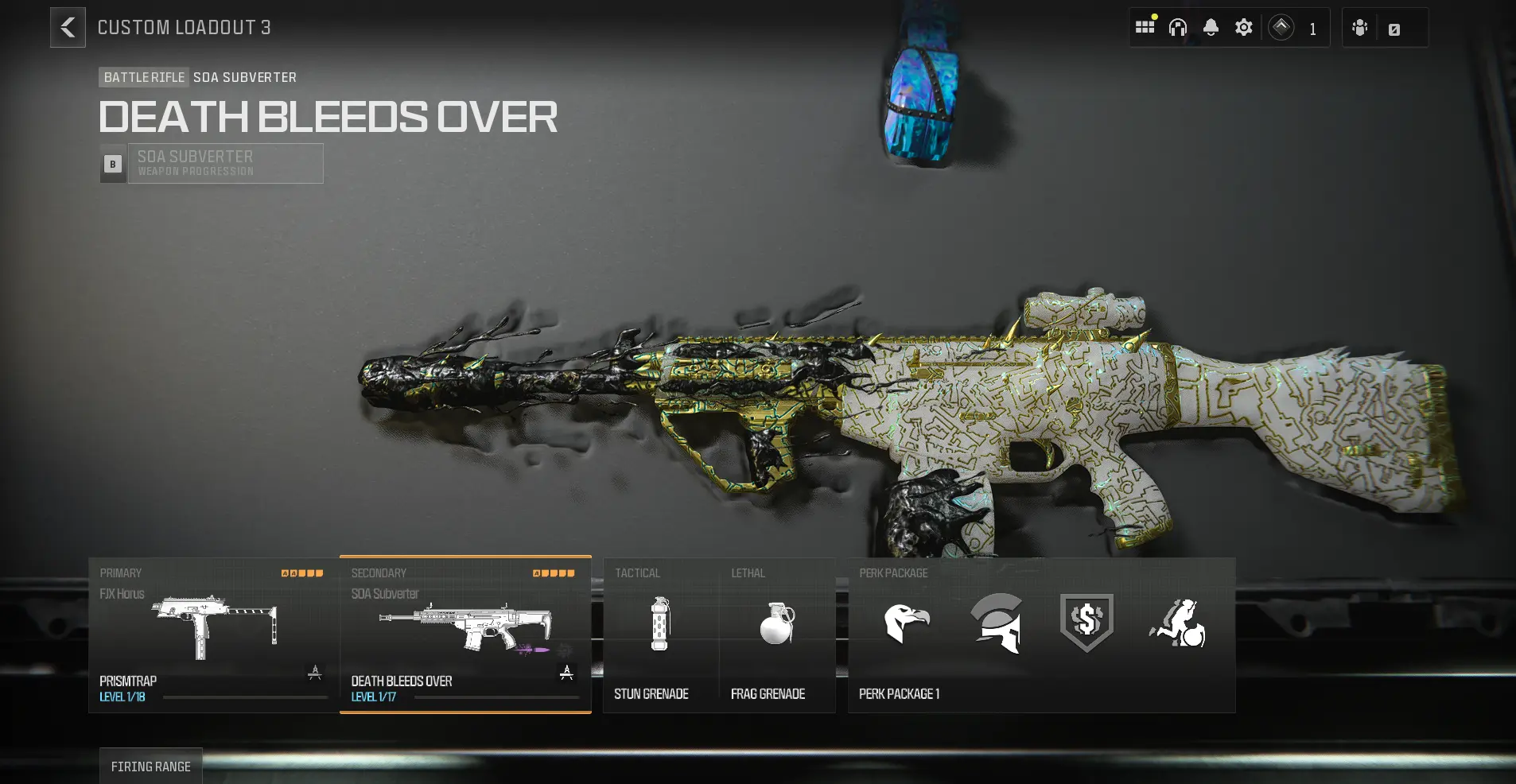Click the channel icon at far top right
Image resolution: width=1516 pixels, height=784 pixels.
(1394, 27)
